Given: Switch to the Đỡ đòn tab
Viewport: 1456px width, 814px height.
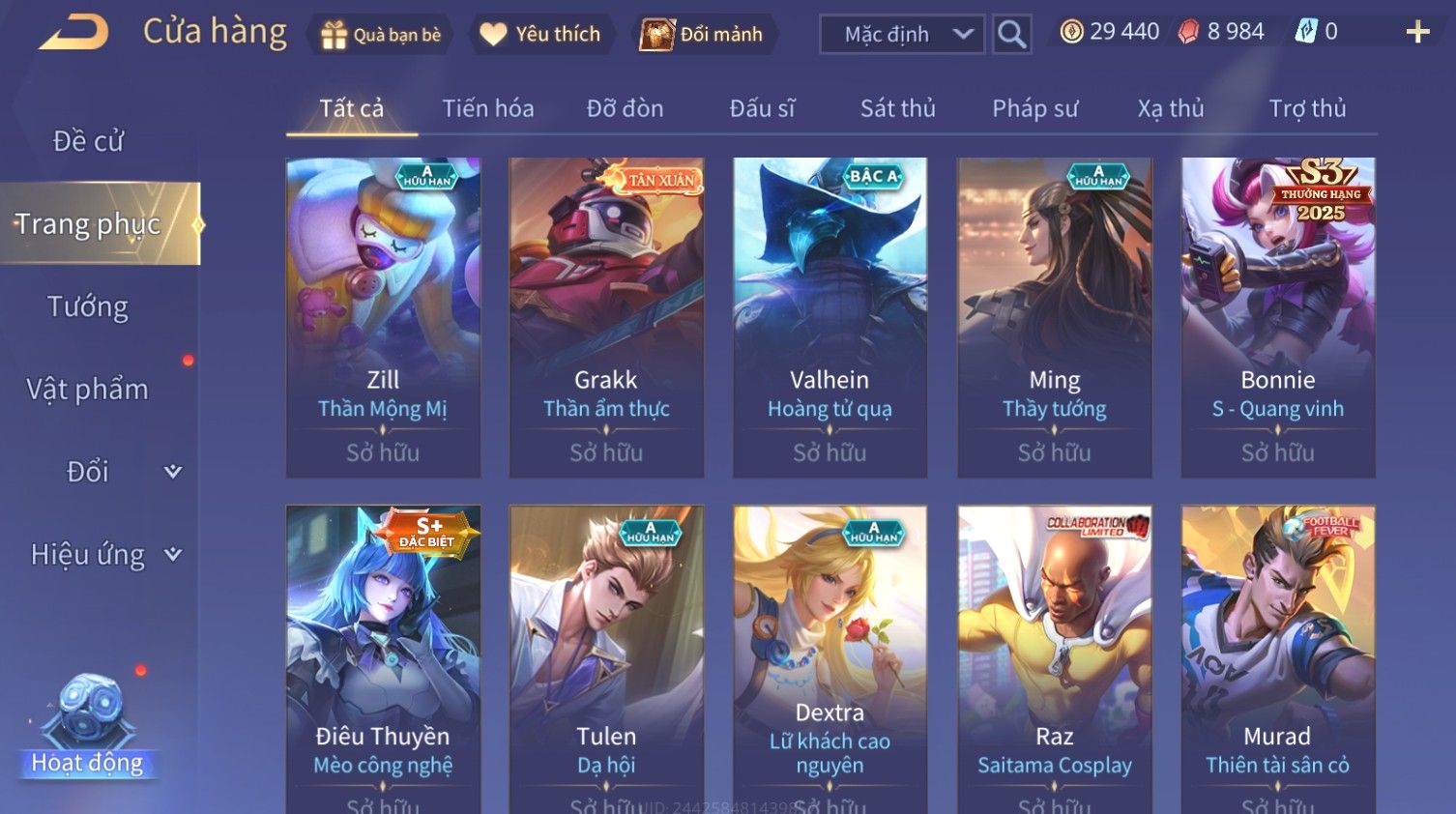Looking at the screenshot, I should [625, 108].
